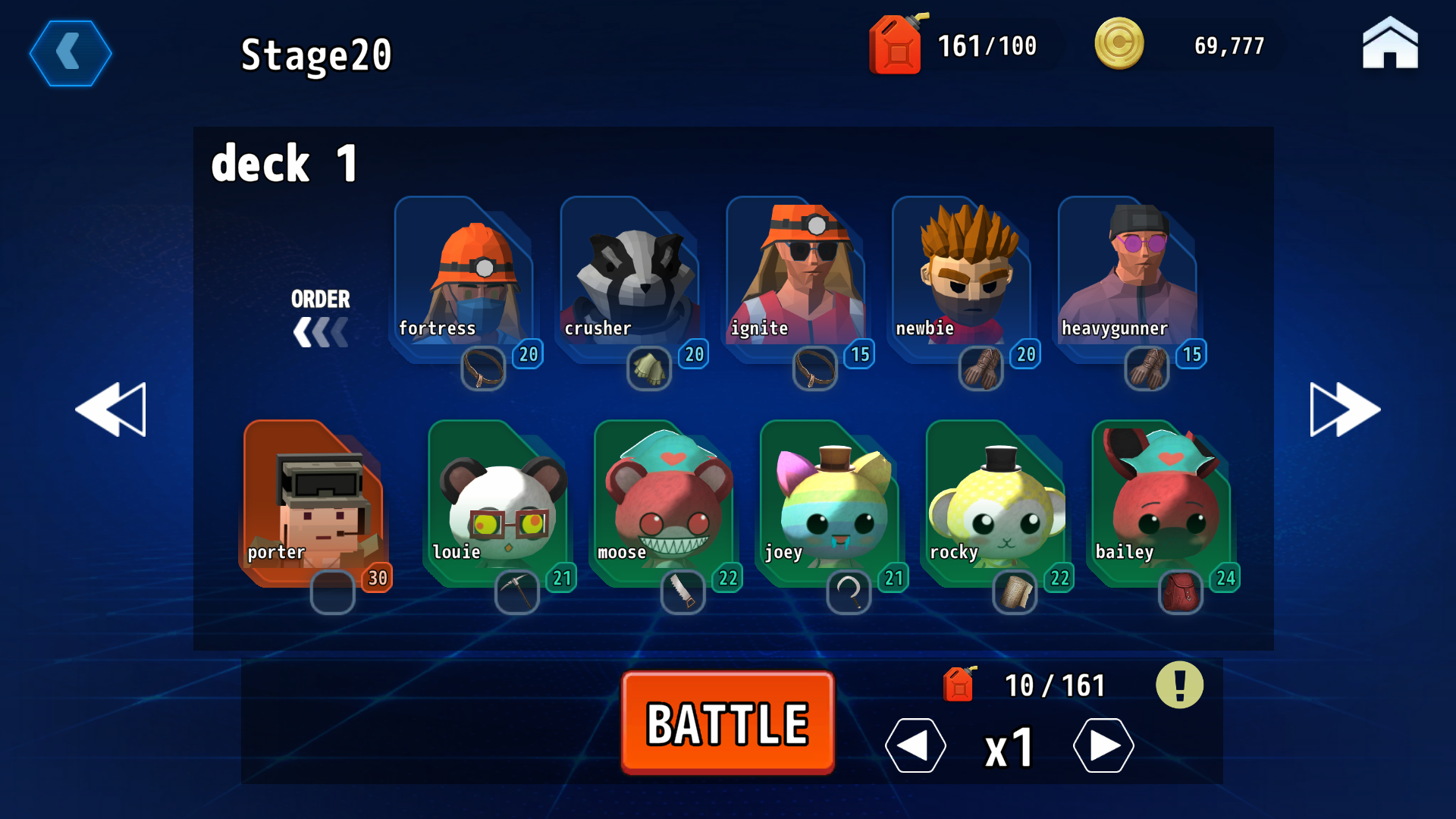
Task: Tap the blue back hexagon button
Action: tap(71, 54)
